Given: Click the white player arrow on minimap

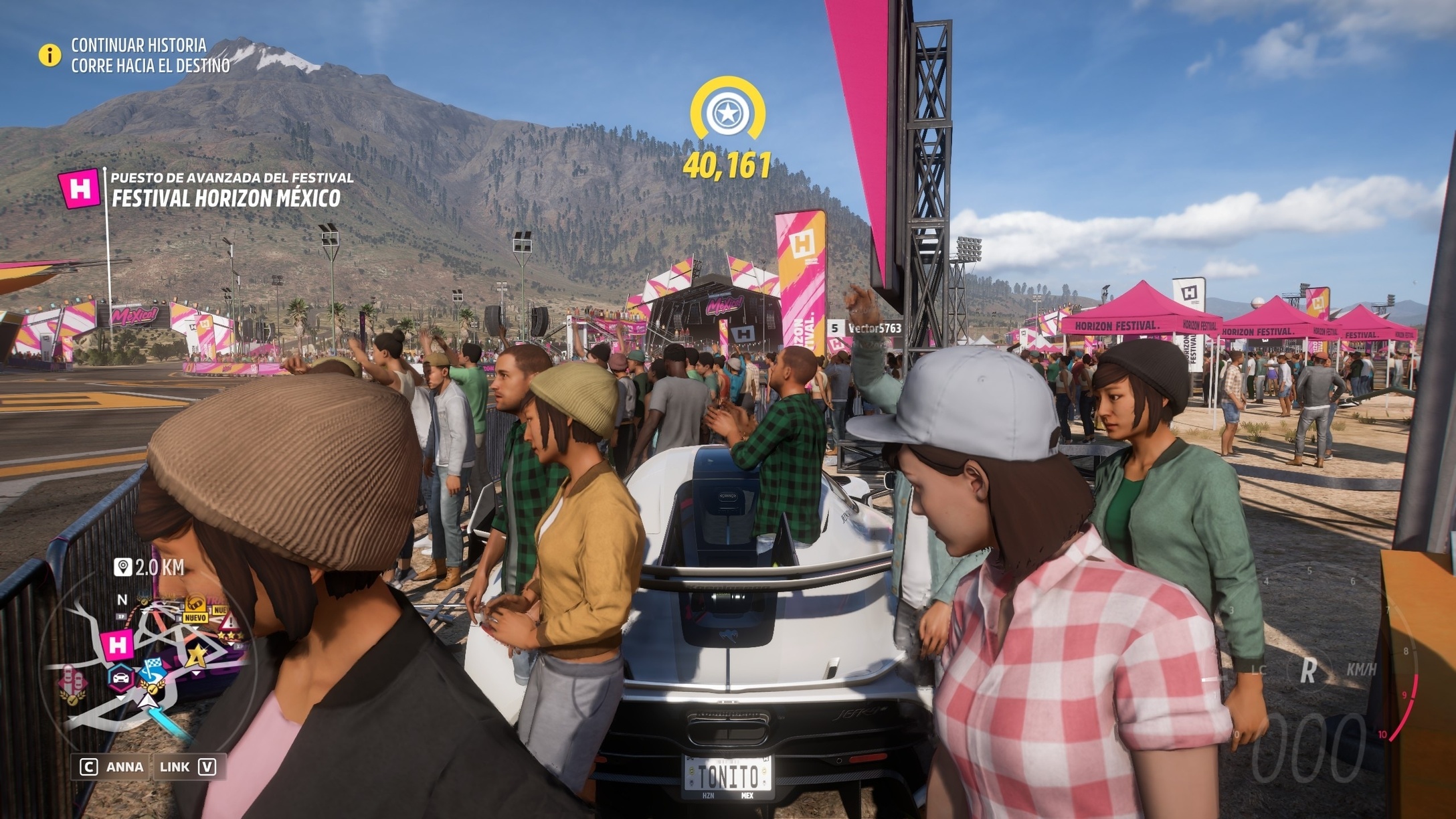Looking at the screenshot, I should tap(148, 702).
